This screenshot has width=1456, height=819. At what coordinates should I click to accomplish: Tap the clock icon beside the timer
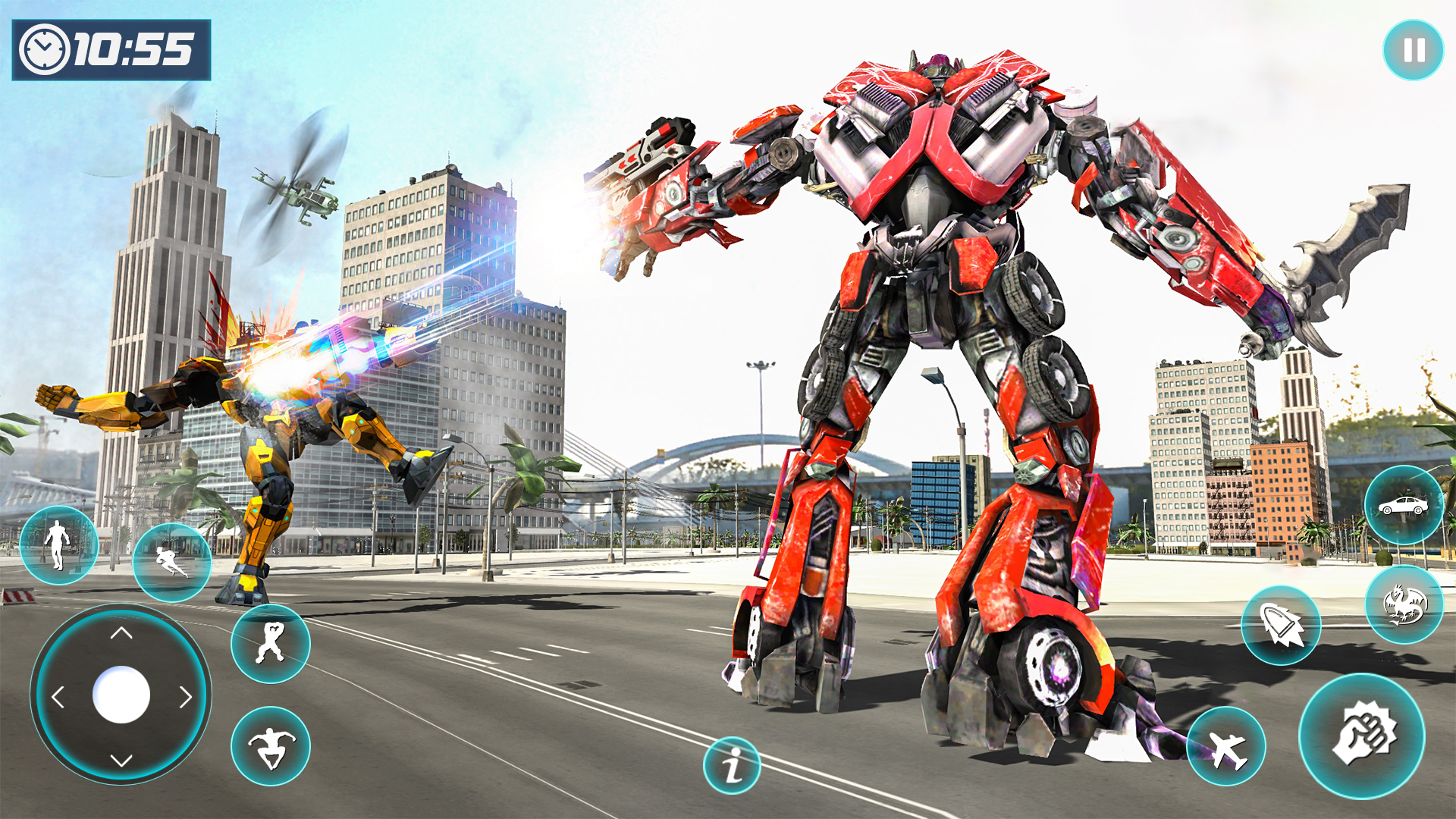(x=43, y=49)
